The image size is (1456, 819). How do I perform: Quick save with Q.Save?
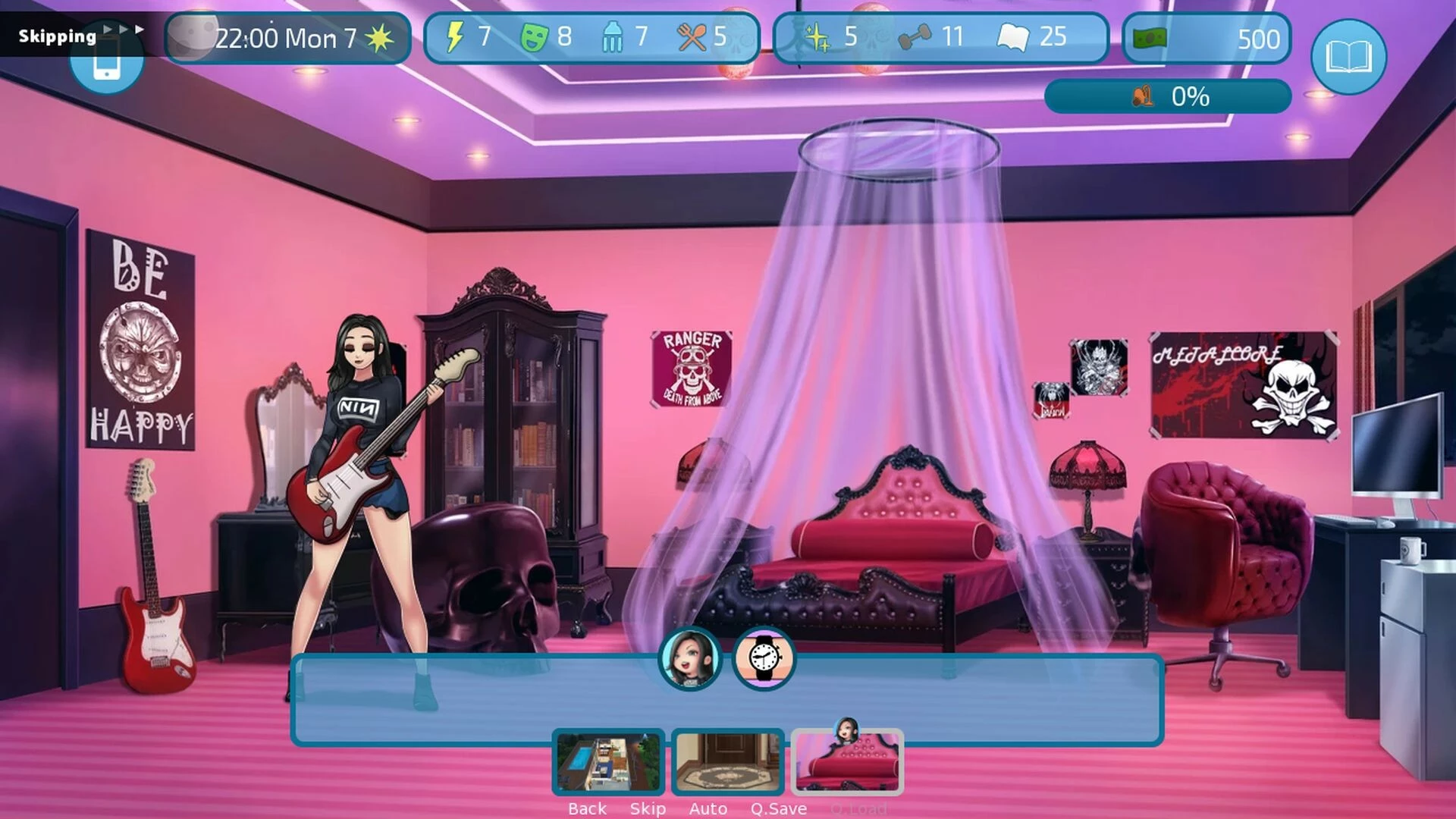778,808
